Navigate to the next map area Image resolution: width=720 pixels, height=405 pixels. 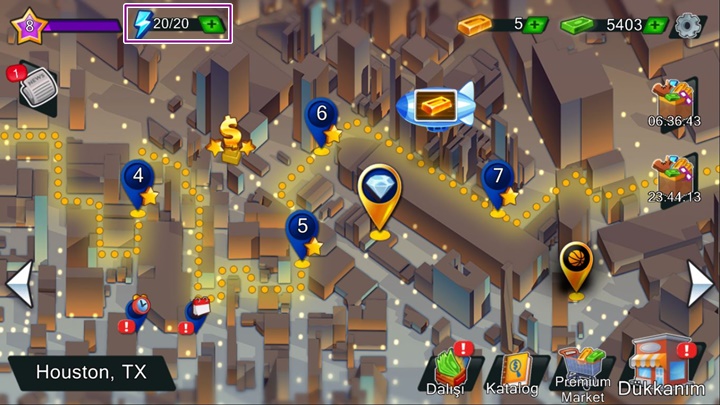click(700, 284)
